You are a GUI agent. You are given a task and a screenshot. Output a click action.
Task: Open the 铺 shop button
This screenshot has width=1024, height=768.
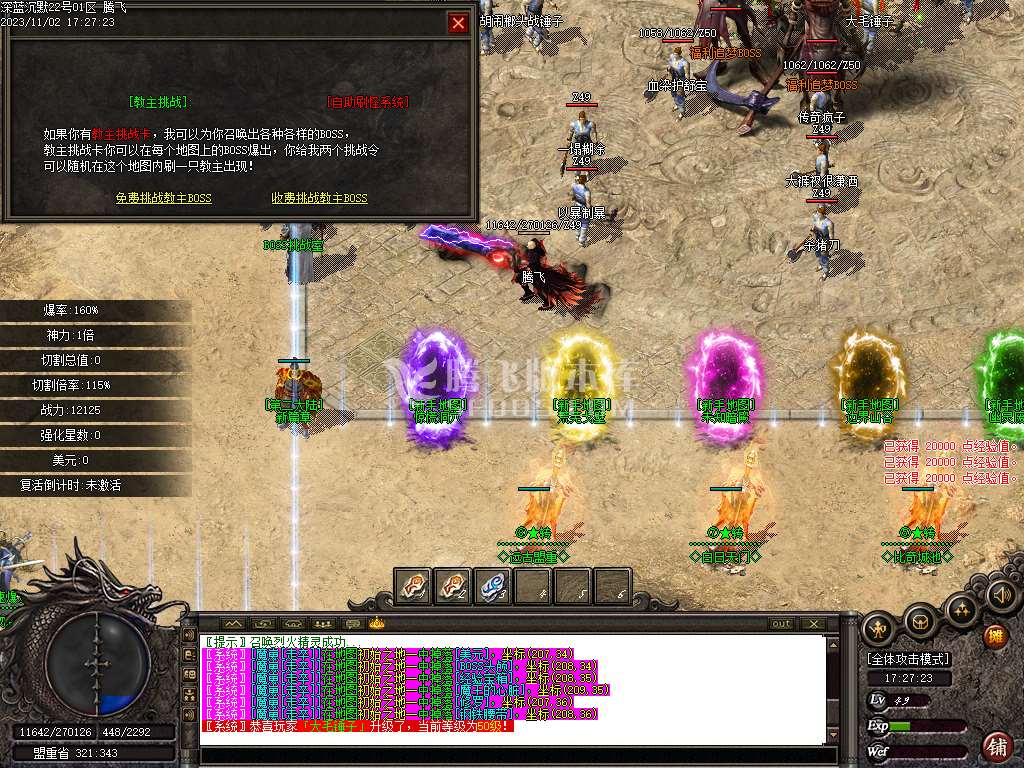point(996,745)
